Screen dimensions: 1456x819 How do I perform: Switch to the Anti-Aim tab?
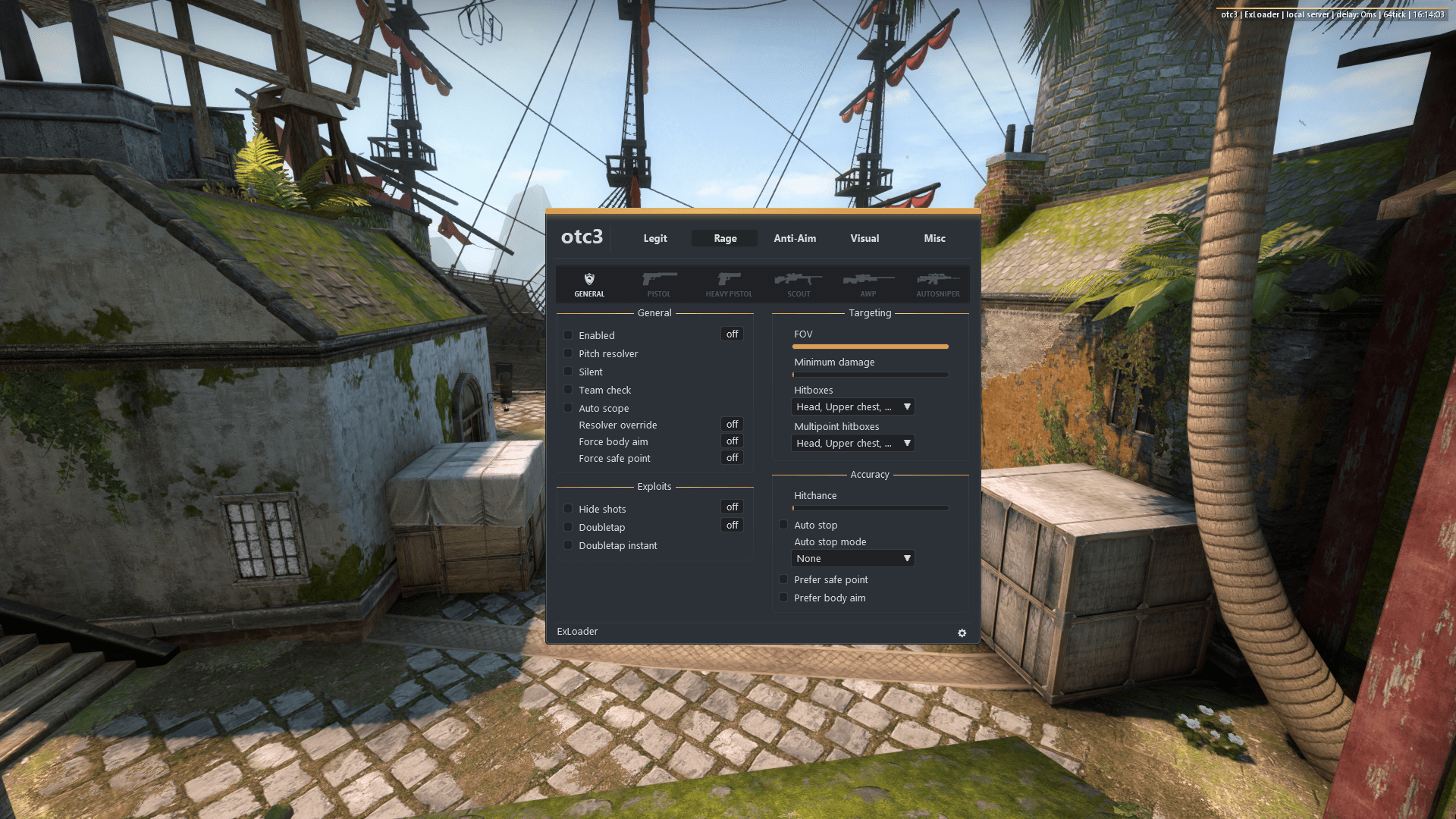794,238
